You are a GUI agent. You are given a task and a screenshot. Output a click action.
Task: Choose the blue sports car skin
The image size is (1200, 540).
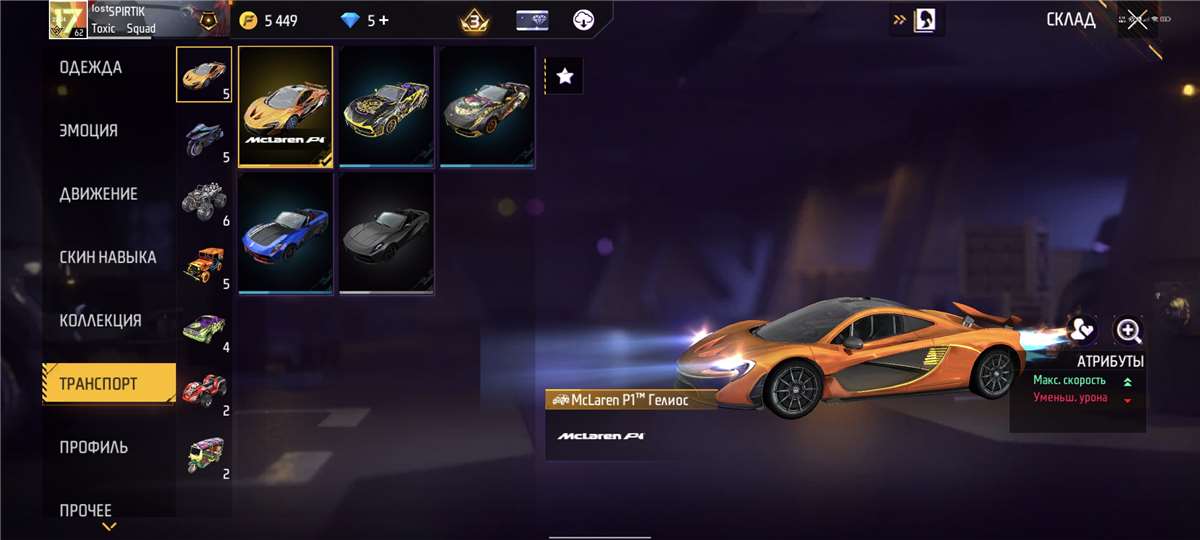tap(286, 233)
